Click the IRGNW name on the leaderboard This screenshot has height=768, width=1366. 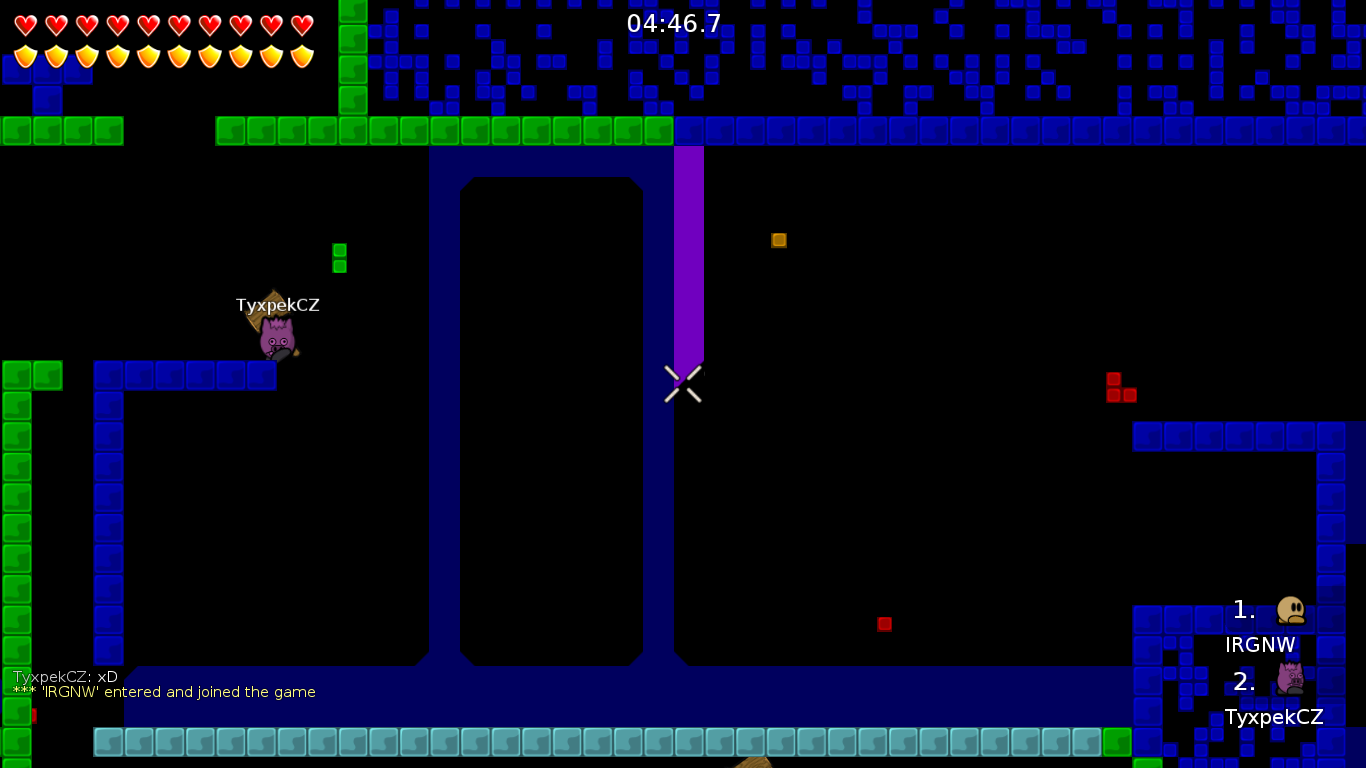point(1260,645)
